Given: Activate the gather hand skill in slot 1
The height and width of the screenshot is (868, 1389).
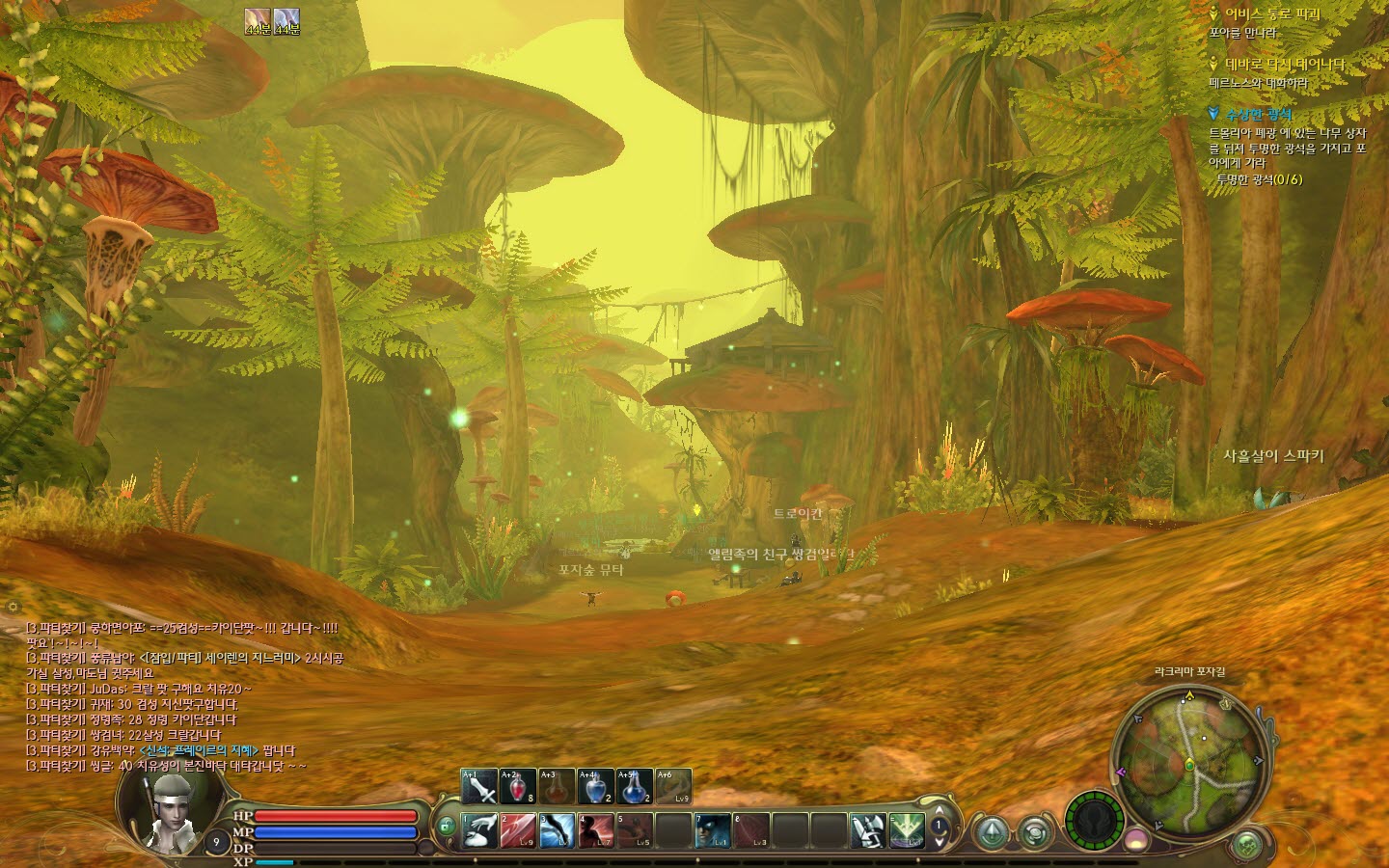Looking at the screenshot, I should click(x=480, y=830).
